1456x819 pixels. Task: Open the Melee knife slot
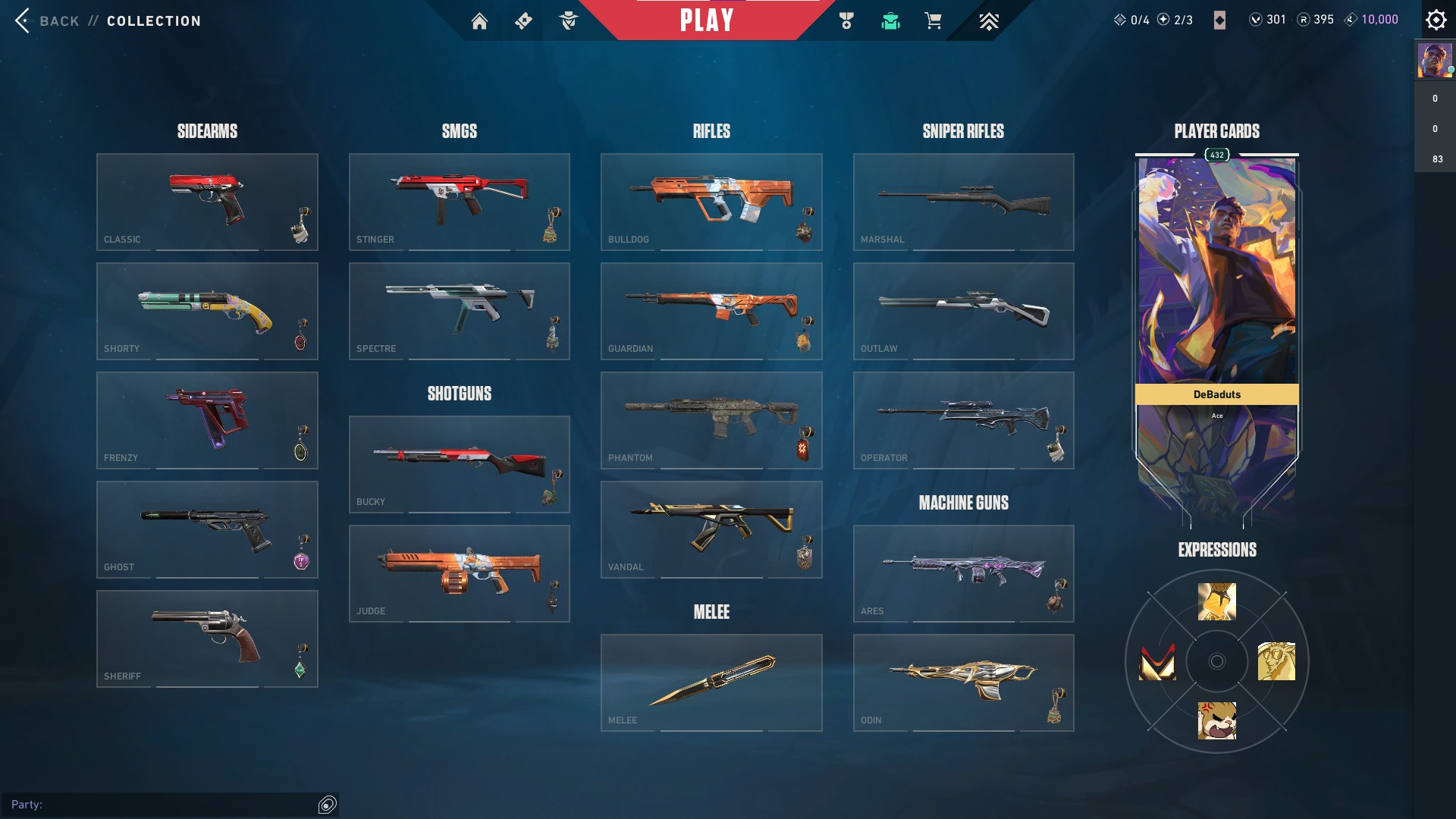(x=711, y=682)
